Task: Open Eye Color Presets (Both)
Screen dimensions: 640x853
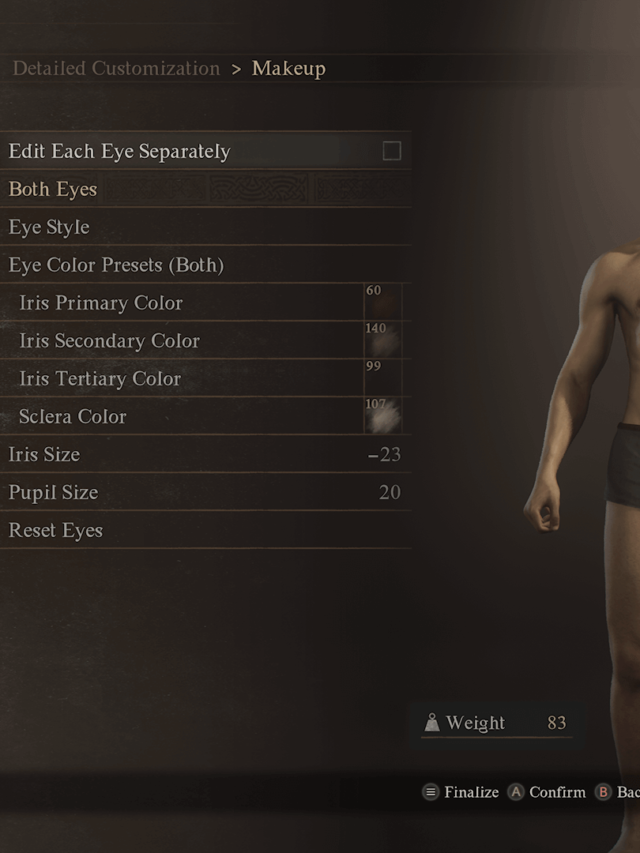Action: point(116,265)
